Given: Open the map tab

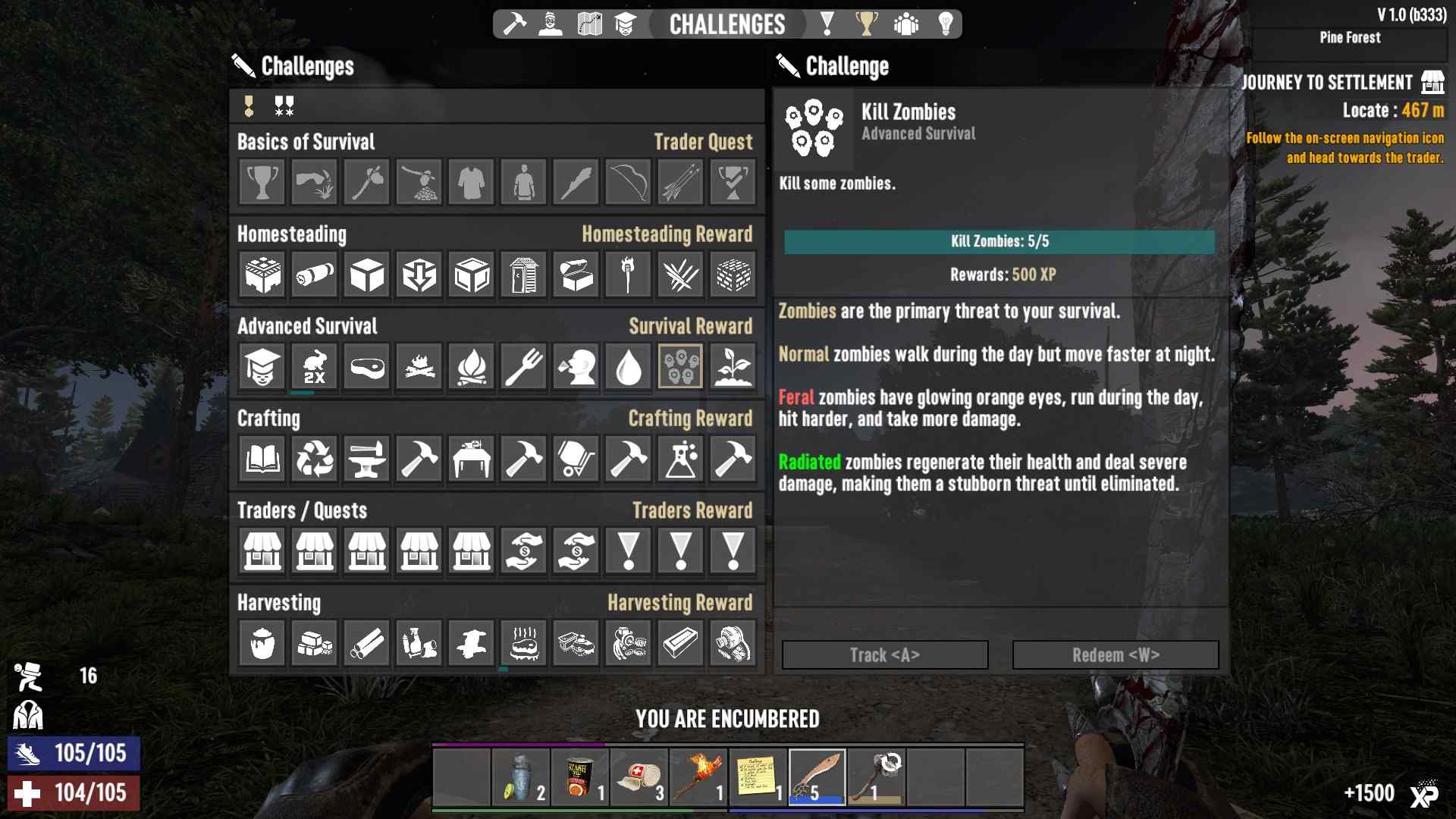Looking at the screenshot, I should click(x=589, y=24).
